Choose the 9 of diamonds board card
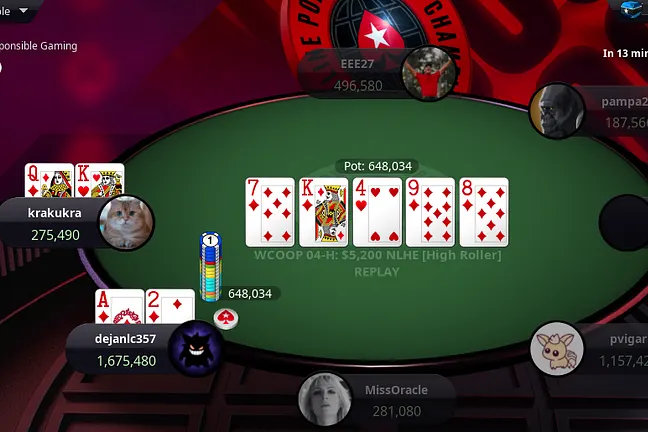 point(431,212)
